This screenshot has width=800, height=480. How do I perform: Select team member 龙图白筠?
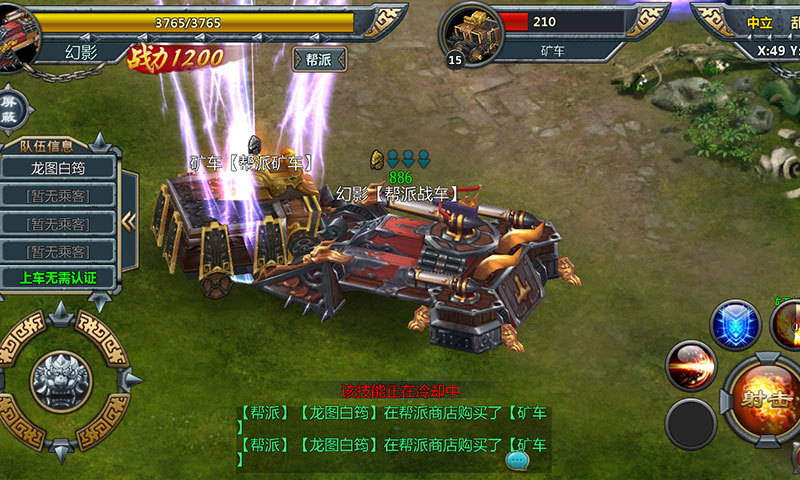(58, 167)
